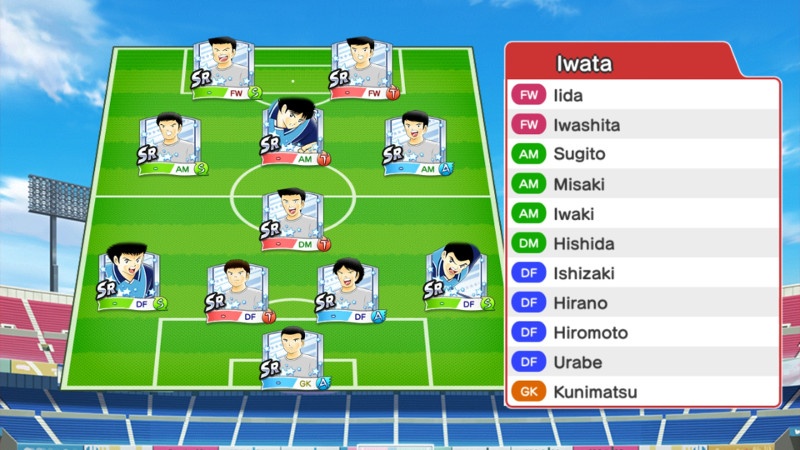Select the Hishida DM list entry
This screenshot has width=800, height=450.
tap(642, 244)
